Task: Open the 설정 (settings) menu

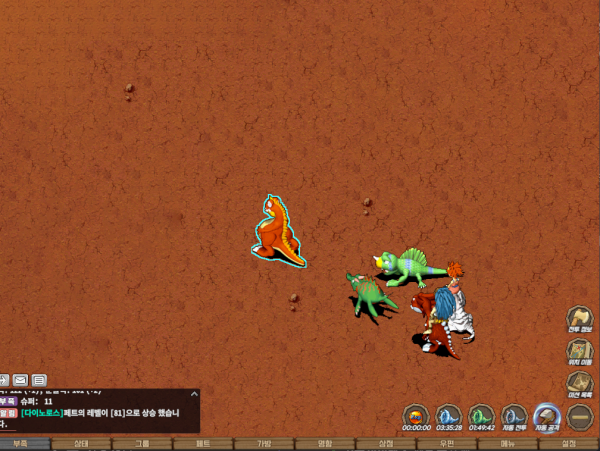Action: [x=569, y=443]
